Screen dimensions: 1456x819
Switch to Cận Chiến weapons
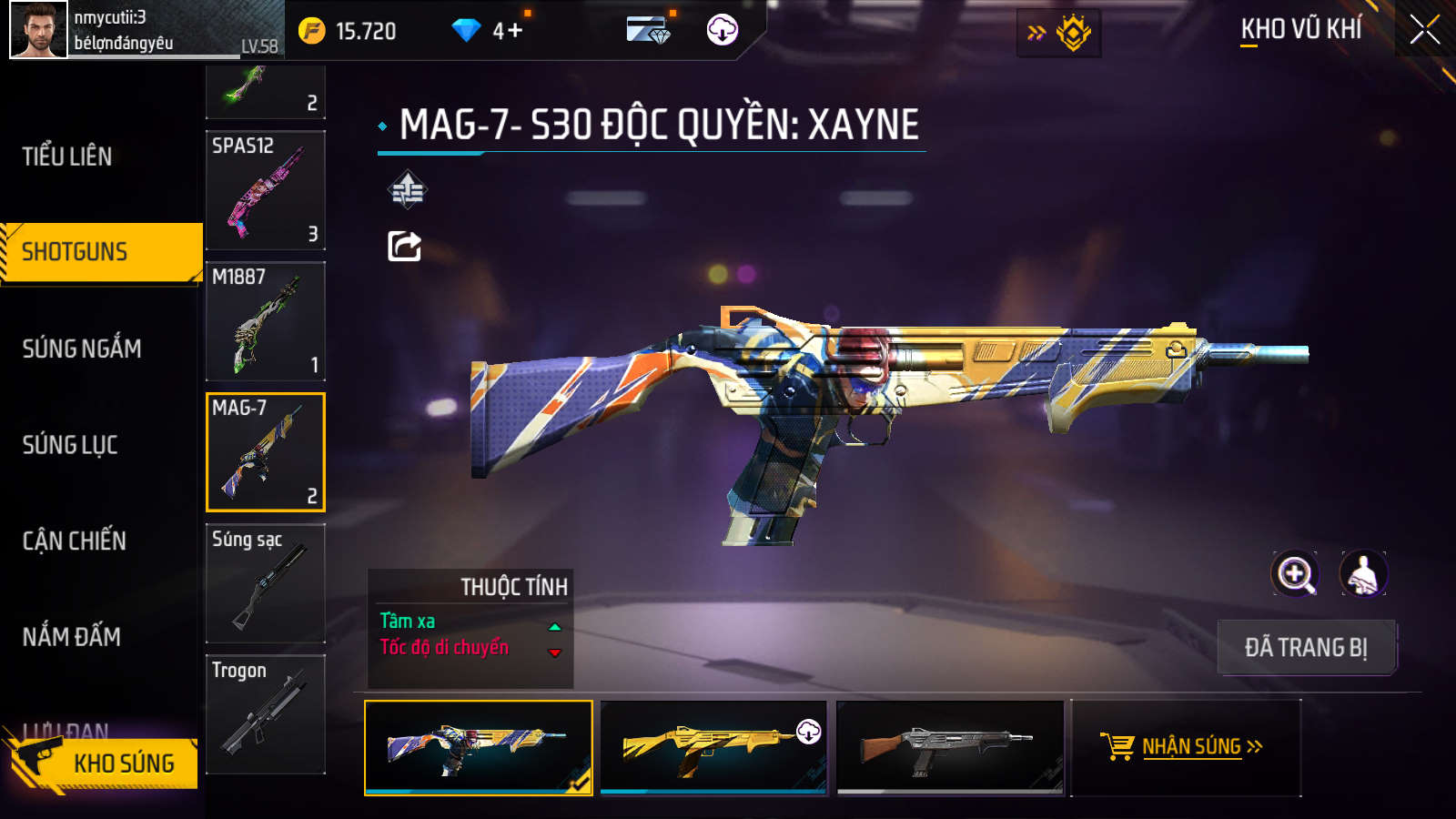click(x=75, y=541)
